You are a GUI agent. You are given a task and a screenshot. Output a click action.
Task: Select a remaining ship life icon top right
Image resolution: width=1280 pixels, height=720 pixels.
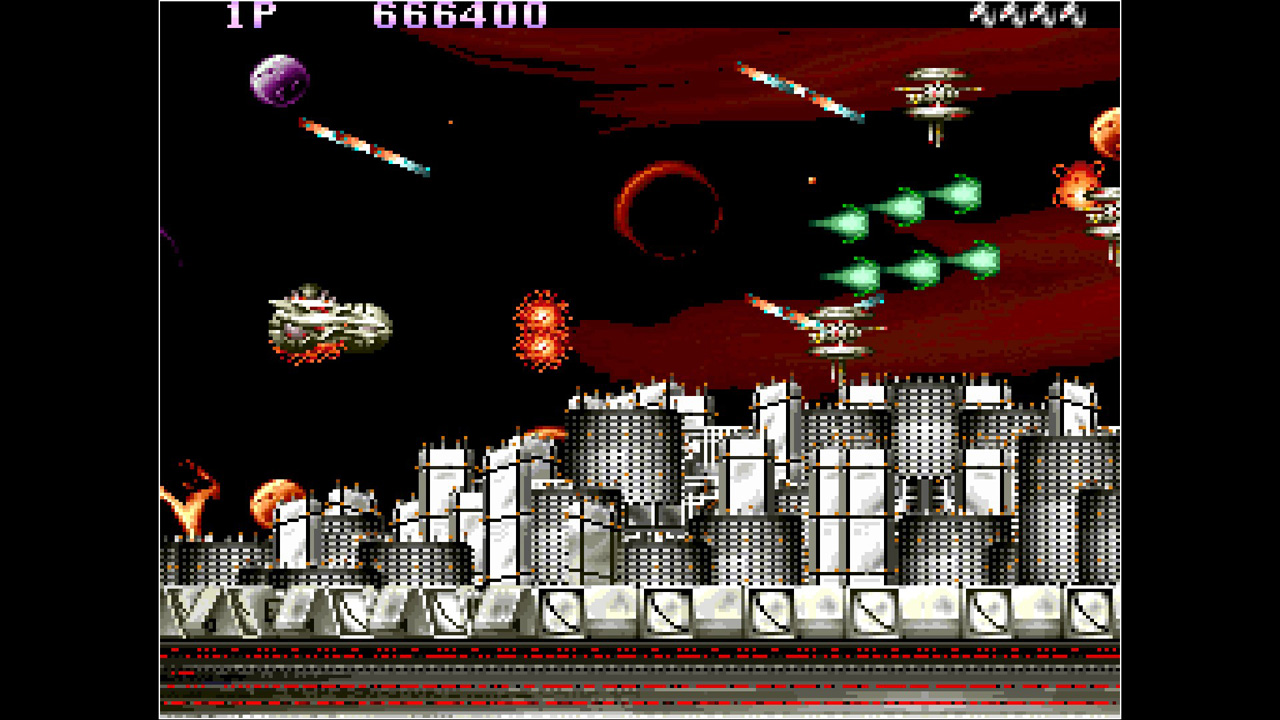(x=980, y=15)
